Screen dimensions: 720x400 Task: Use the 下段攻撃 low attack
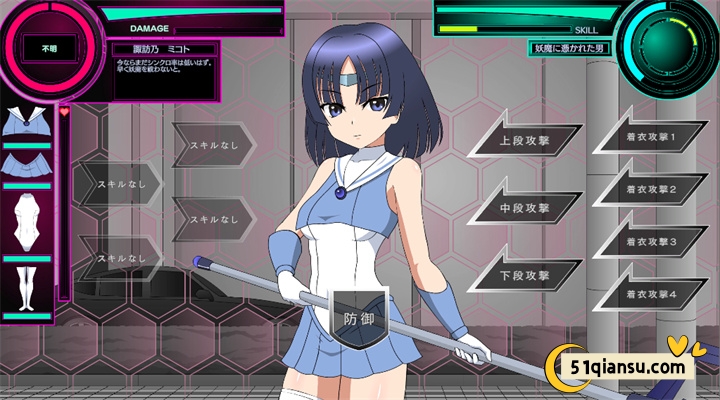(525, 275)
